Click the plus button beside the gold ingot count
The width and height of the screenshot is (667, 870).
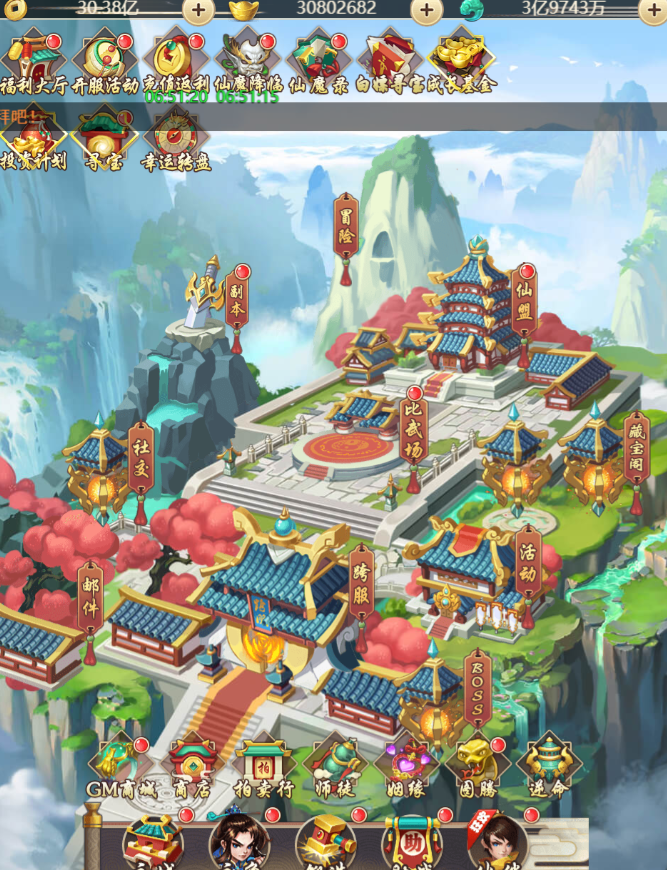(427, 11)
